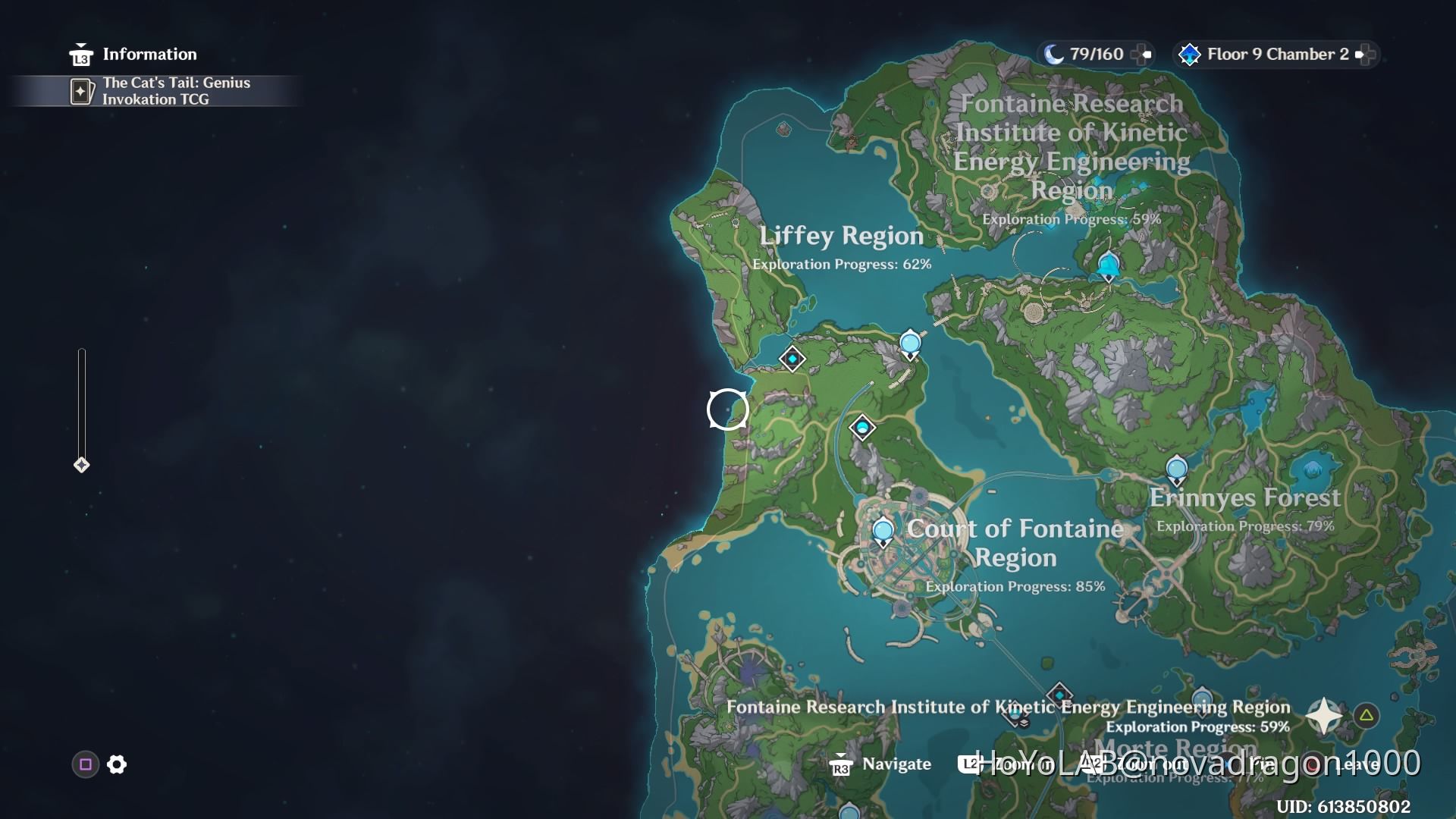Click the waypoint marker near Erinnyes Forest
This screenshot has width=1456, height=819.
[1176, 469]
